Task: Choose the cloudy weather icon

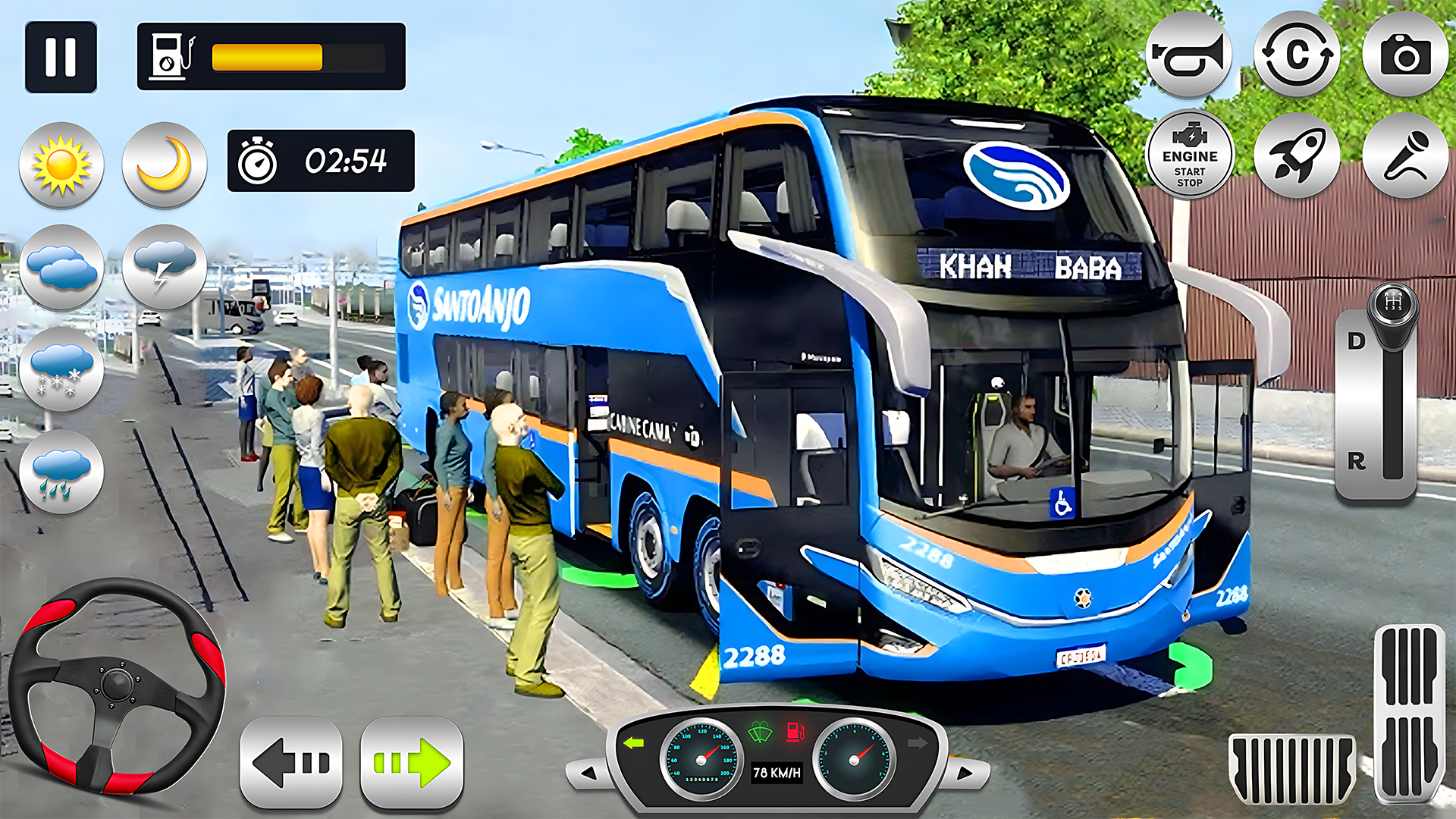Action: (x=61, y=267)
